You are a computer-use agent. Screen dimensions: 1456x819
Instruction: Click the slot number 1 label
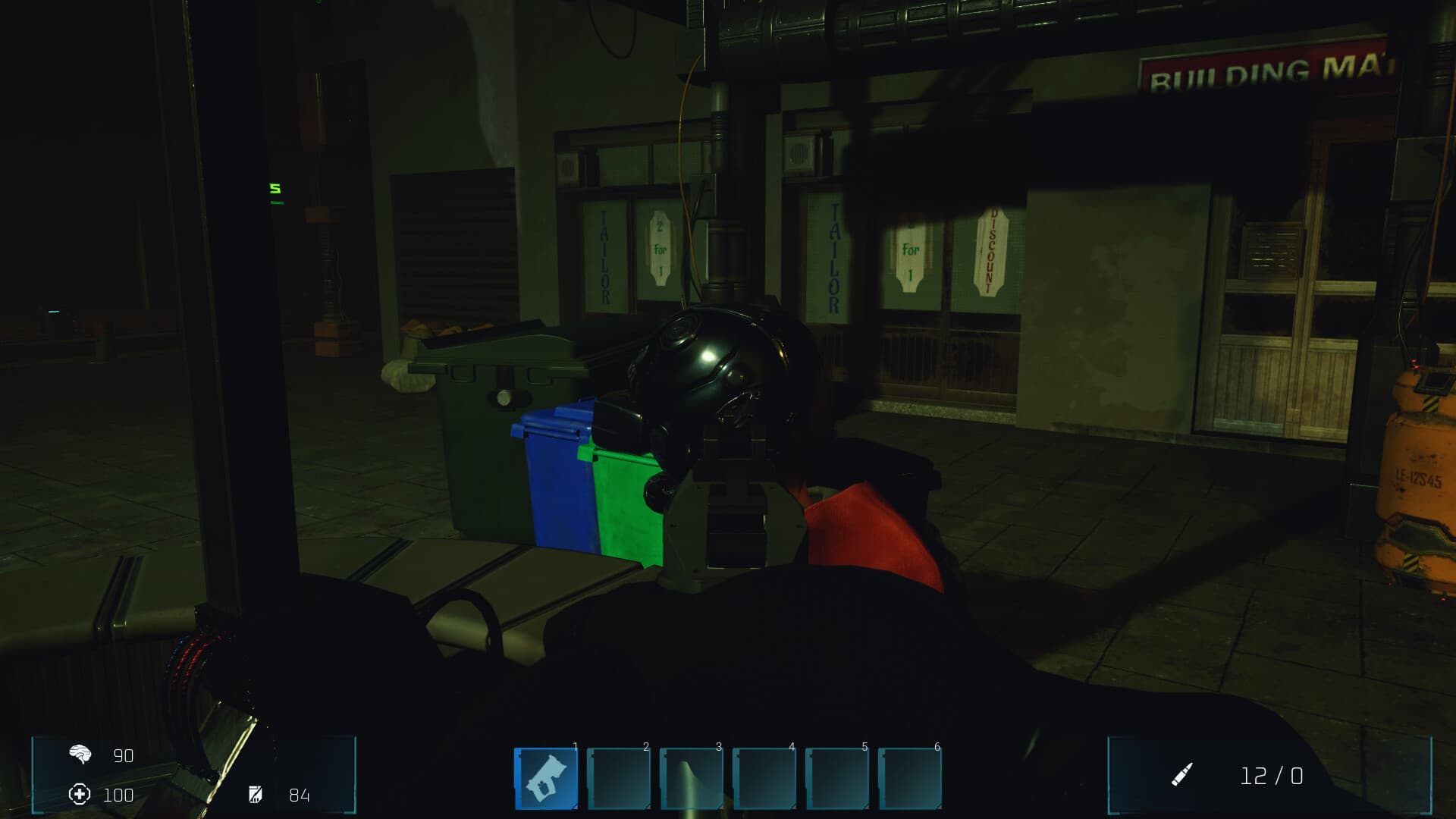pos(573,747)
